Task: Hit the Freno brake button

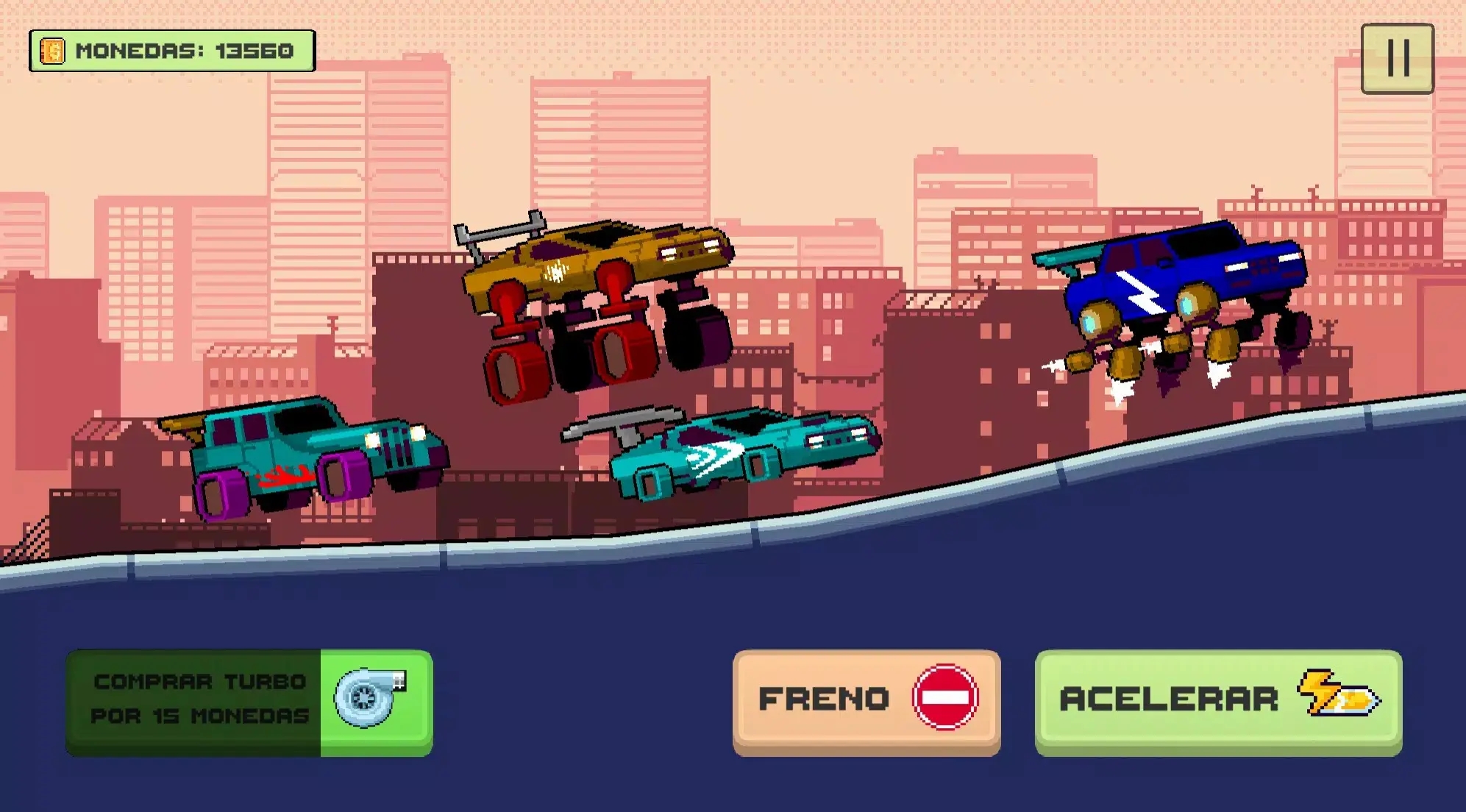Action: [866, 700]
